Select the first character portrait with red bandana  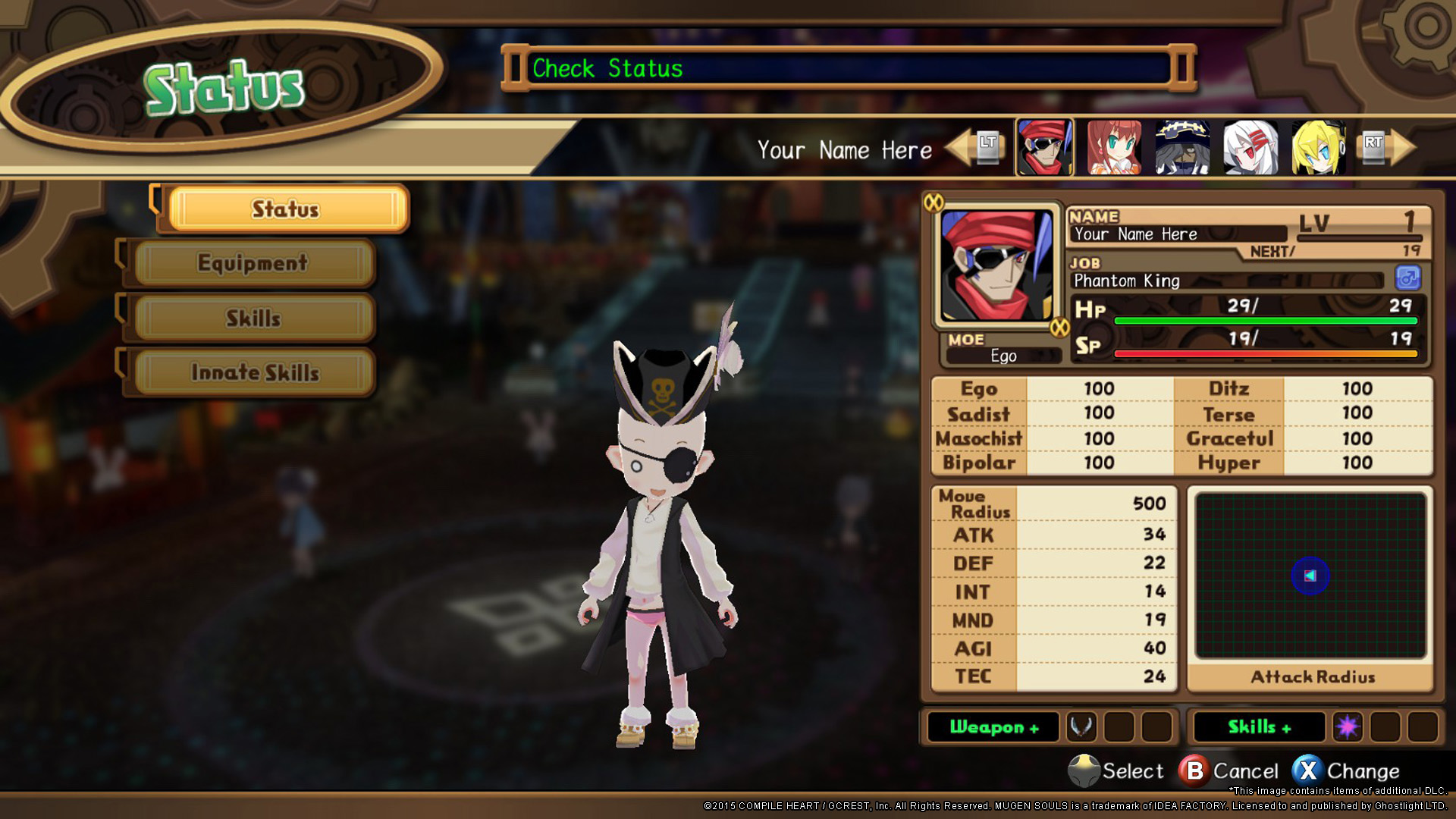(1044, 147)
